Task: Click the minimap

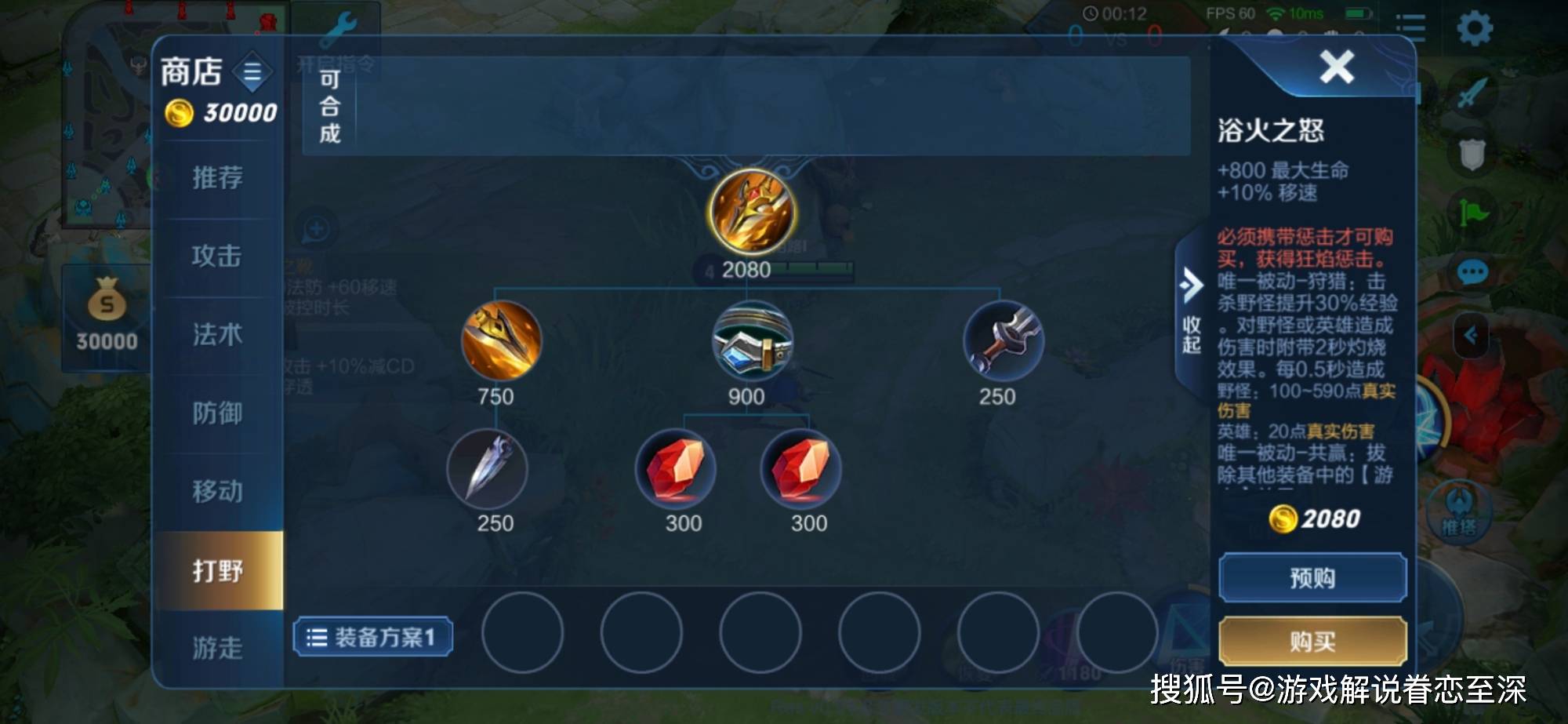Action: (106, 118)
